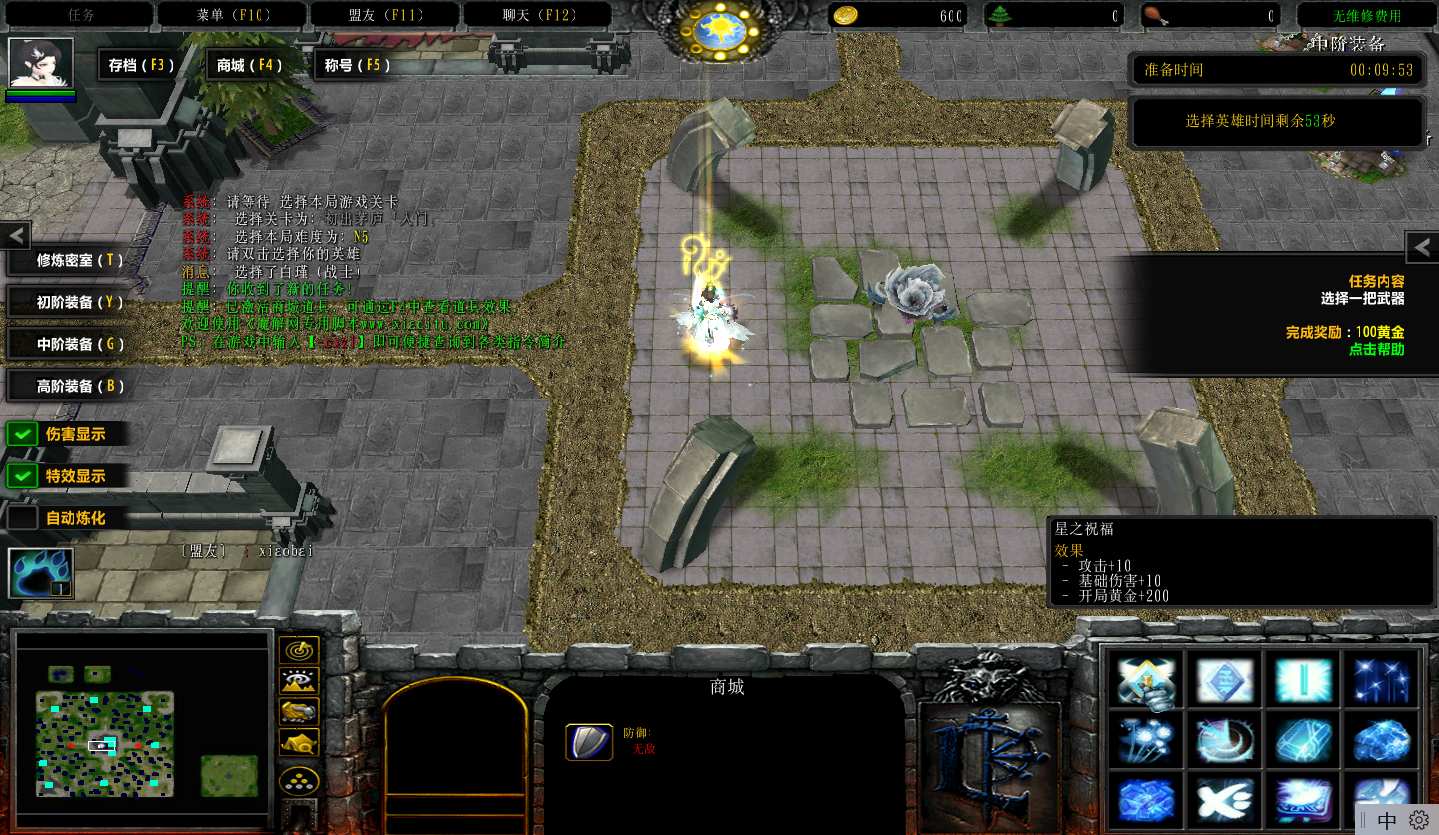Open the 聊天 (F12) chat log
This screenshot has width=1439, height=835.
click(539, 15)
